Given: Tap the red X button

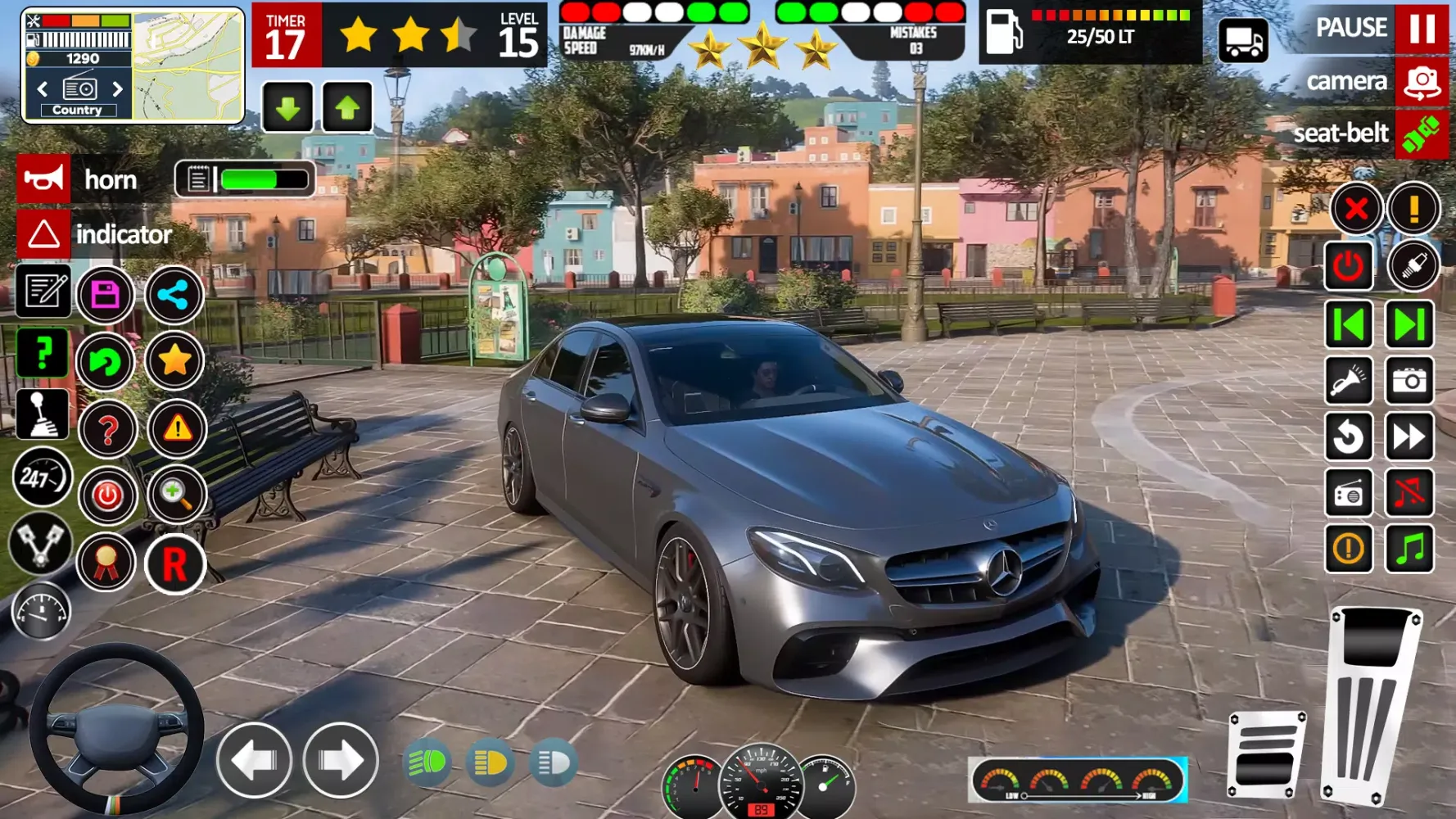Looking at the screenshot, I should click(x=1355, y=209).
